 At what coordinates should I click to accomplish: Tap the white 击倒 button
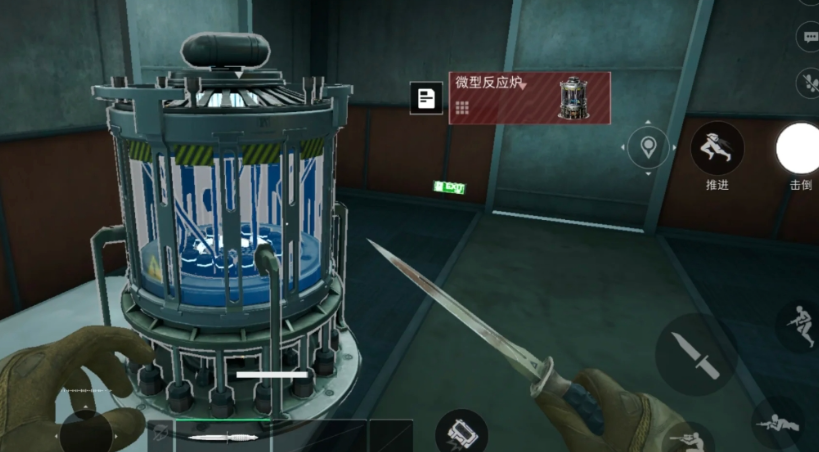point(799,149)
